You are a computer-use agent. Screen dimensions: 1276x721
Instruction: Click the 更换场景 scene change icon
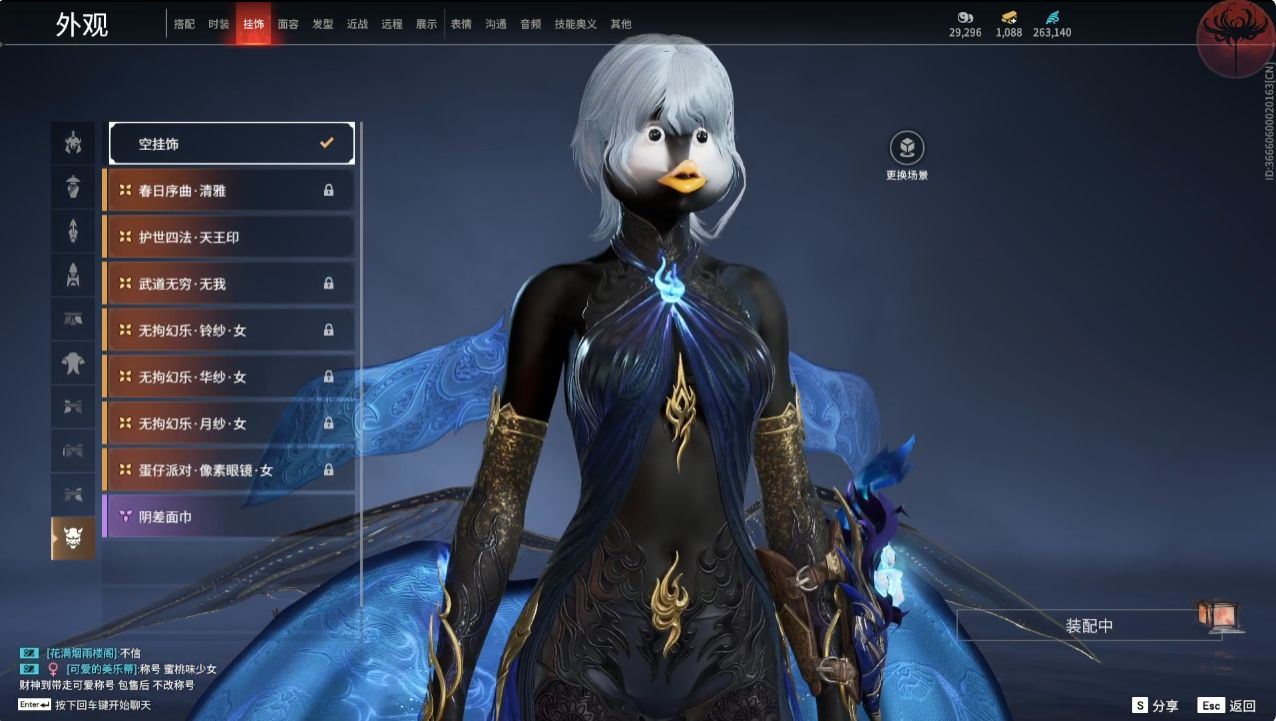click(x=907, y=150)
